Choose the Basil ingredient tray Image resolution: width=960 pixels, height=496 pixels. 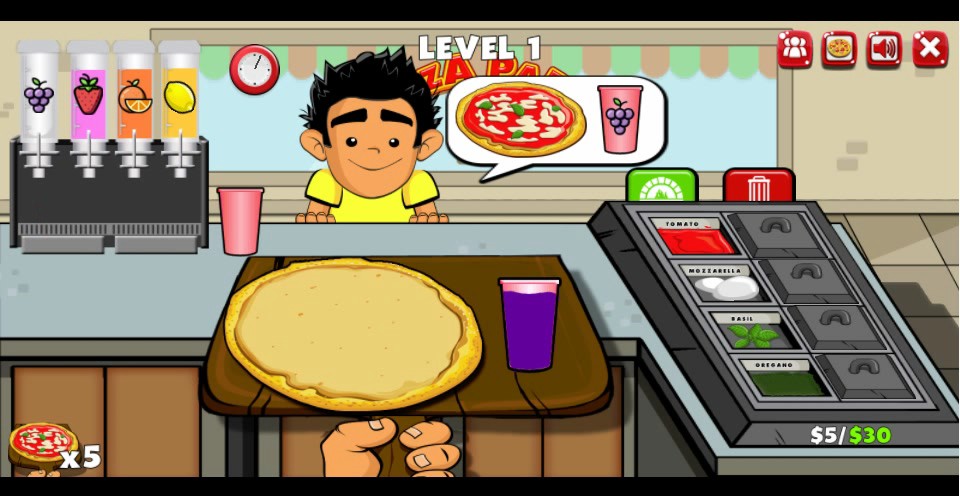coord(753,334)
